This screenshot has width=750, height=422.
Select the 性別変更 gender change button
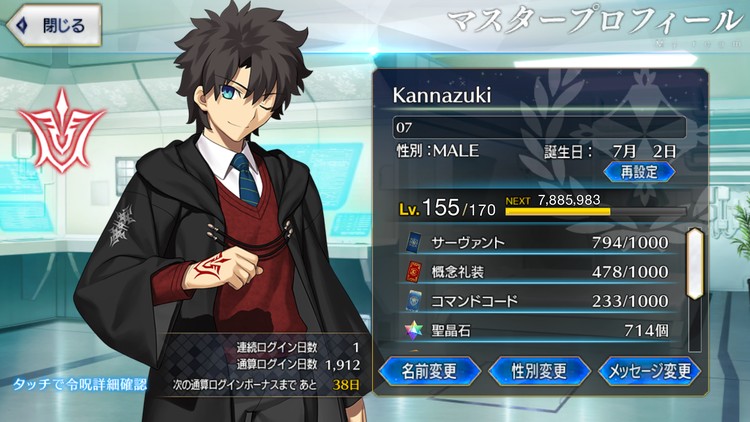coord(541,370)
